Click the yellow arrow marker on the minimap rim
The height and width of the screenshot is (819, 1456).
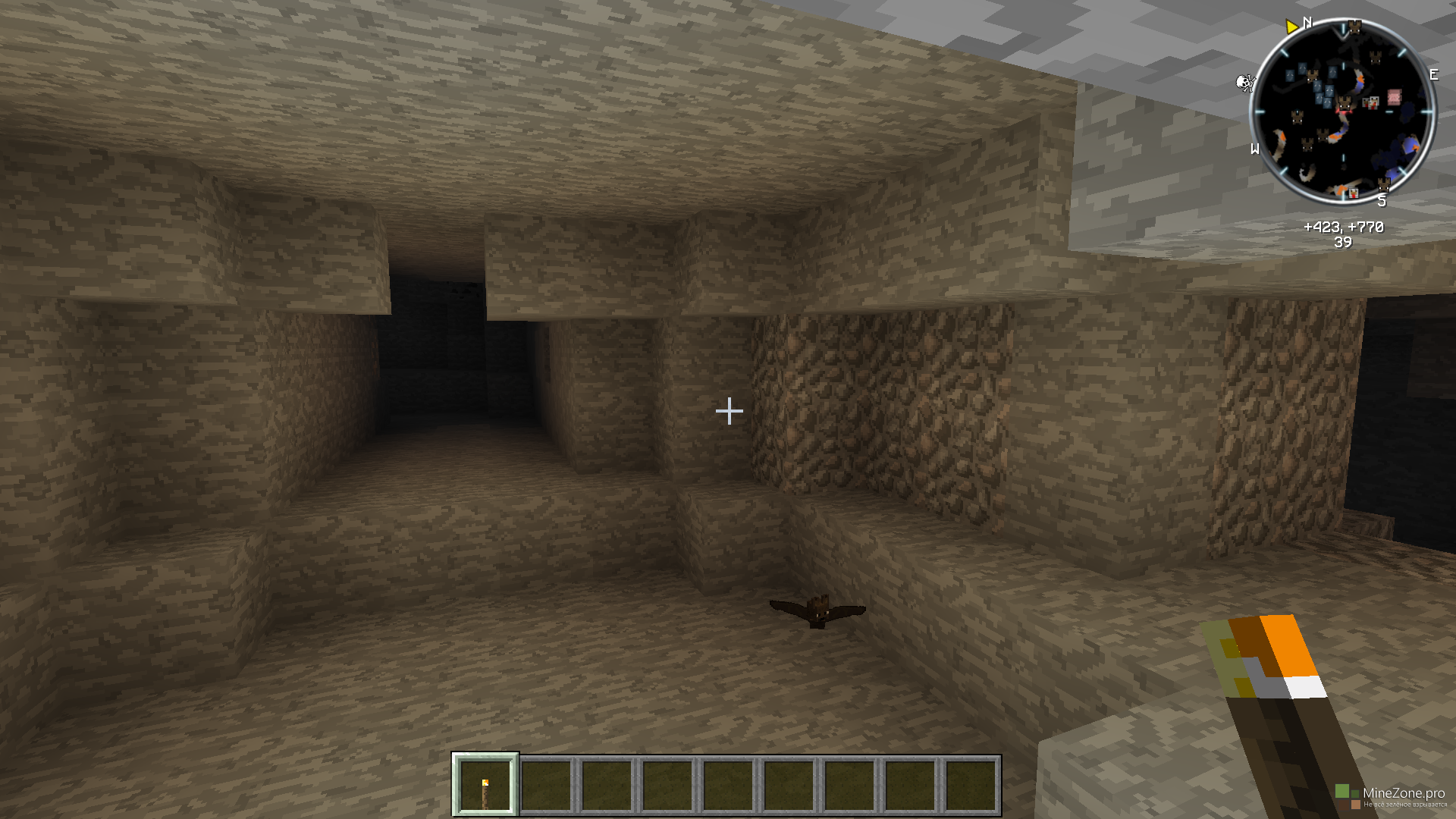(x=1291, y=27)
